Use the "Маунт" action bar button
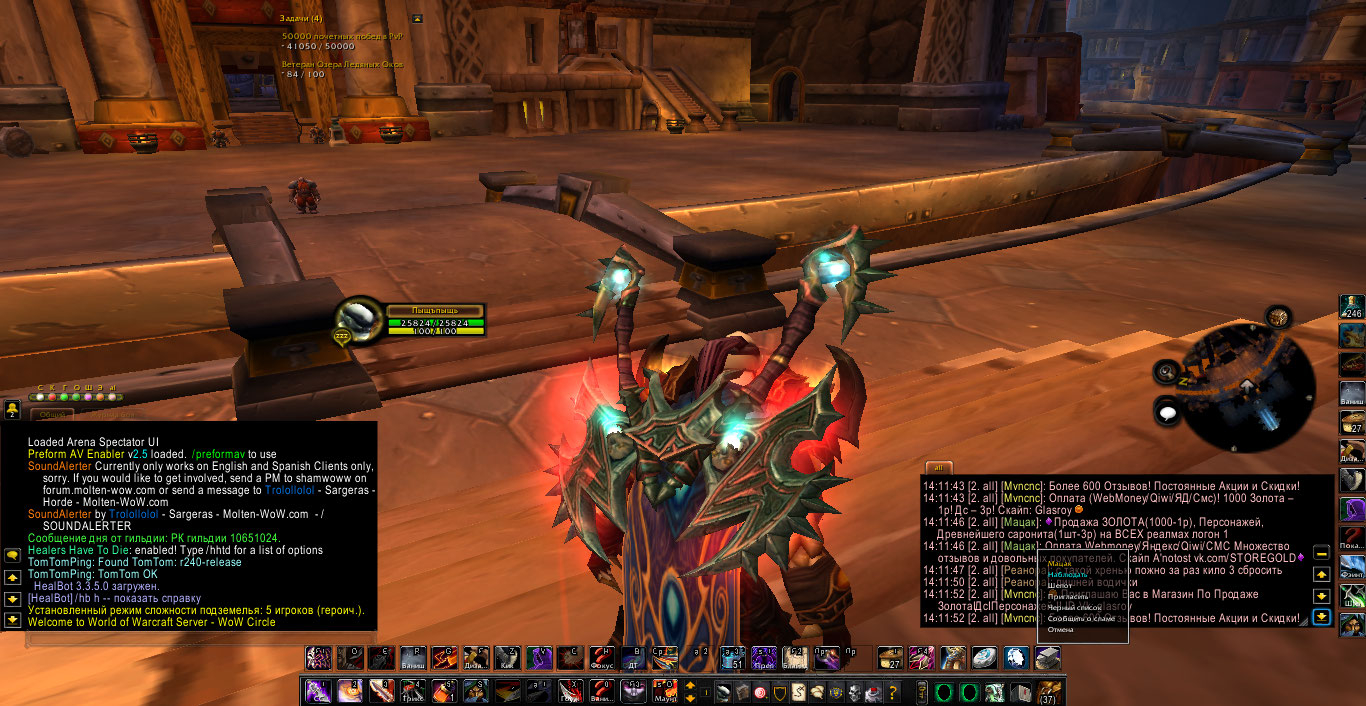This screenshot has height=706, width=1366. [x=665, y=691]
